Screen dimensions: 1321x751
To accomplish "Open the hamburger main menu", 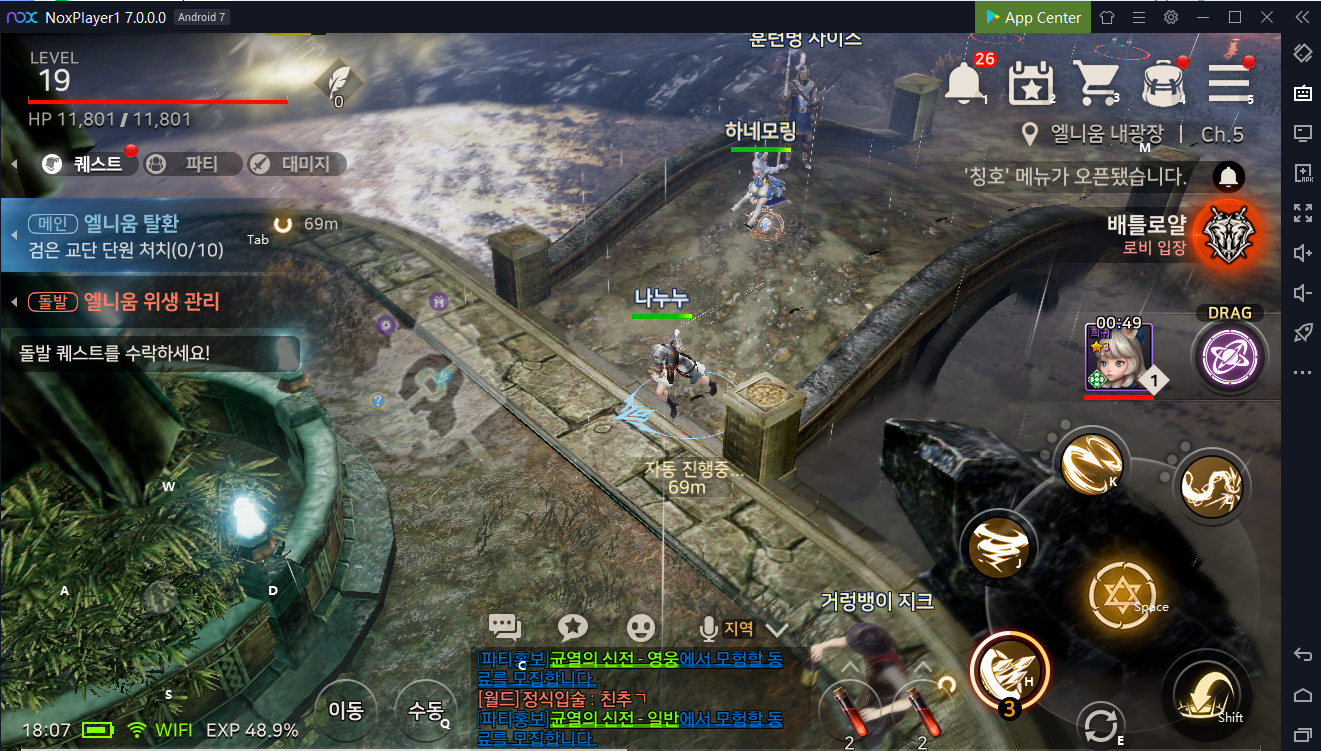I will [1228, 82].
